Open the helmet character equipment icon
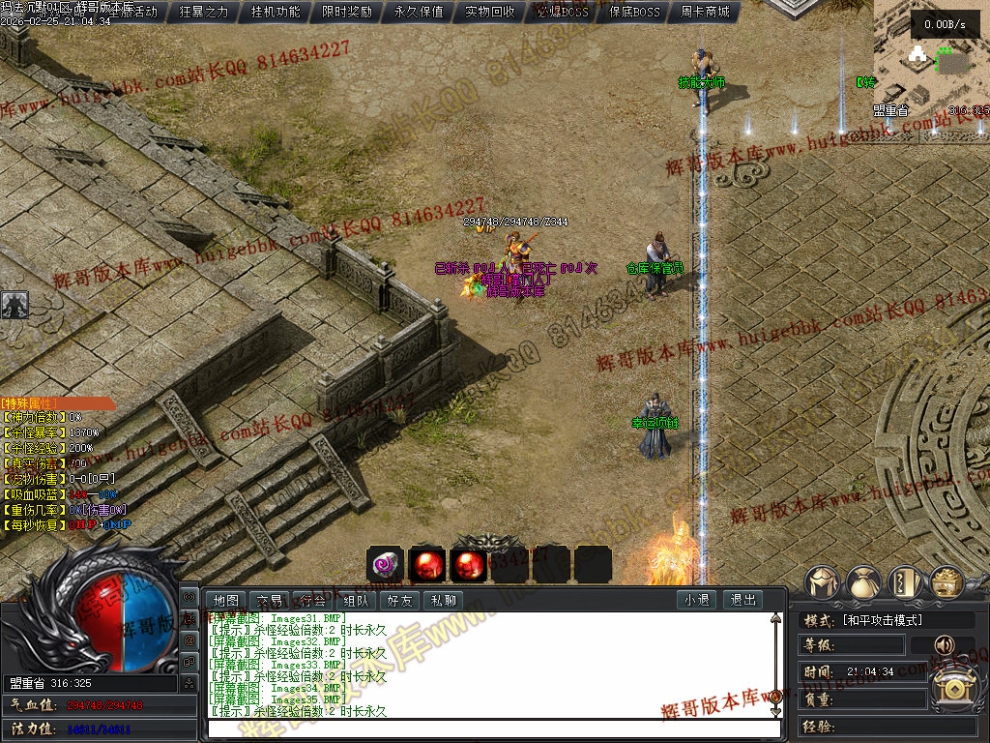Screen dimensions: 990x743 822,581
